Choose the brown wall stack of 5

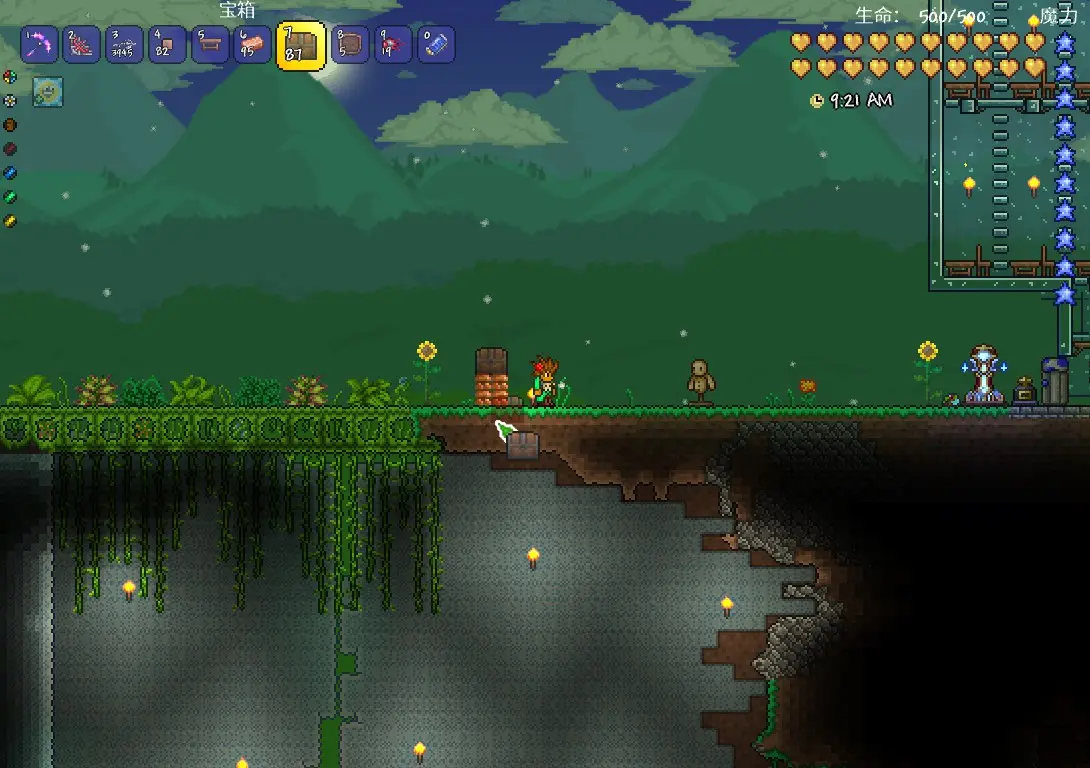point(350,45)
